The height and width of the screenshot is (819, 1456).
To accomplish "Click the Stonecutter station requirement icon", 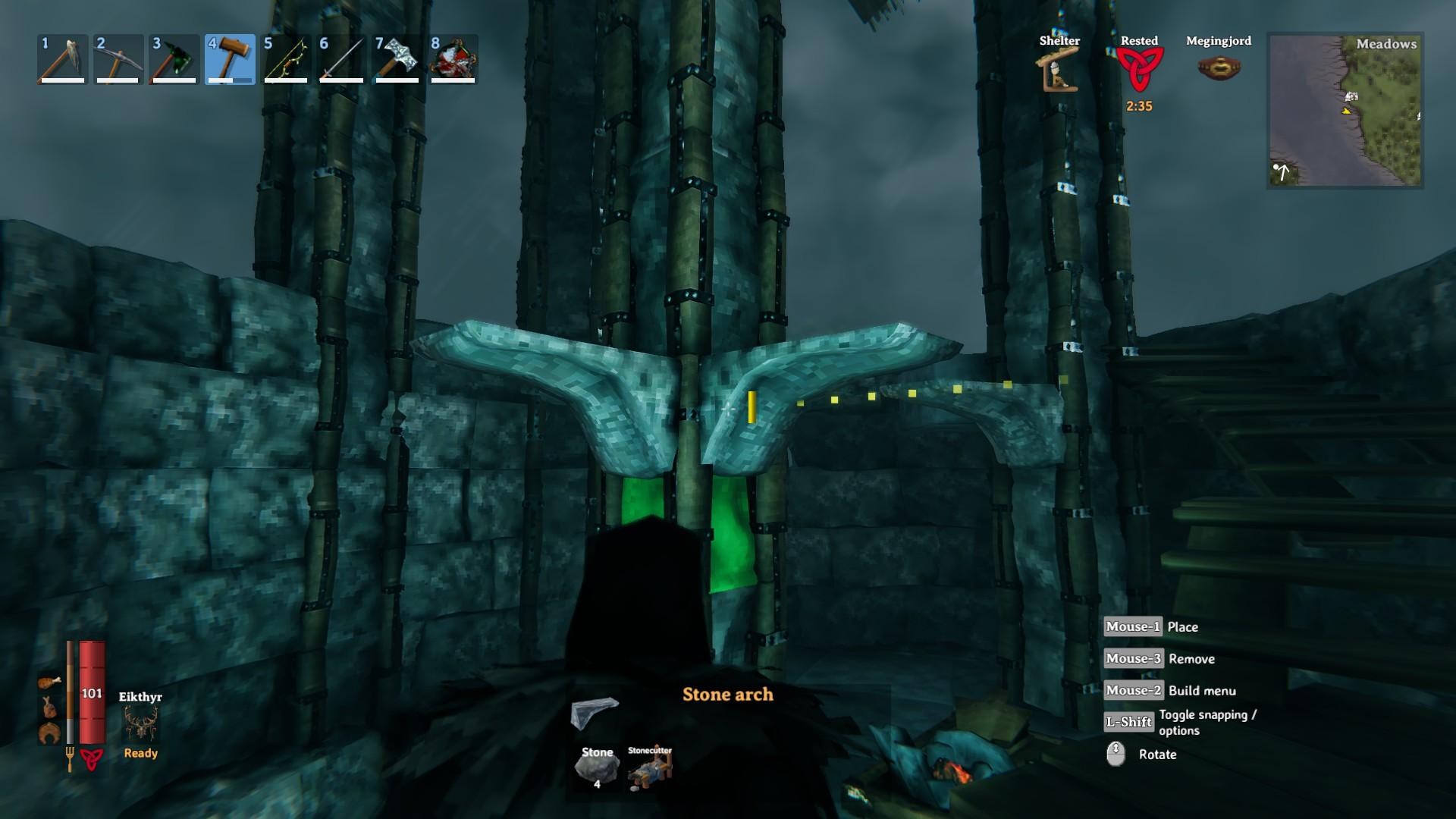I will tap(650, 769).
